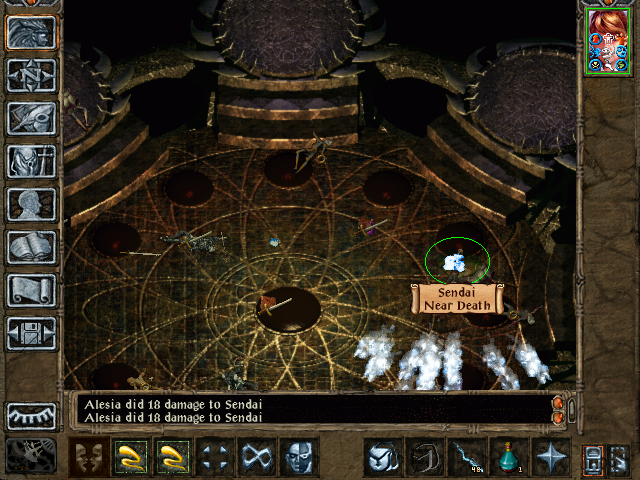Show the character record sheet

point(32,204)
